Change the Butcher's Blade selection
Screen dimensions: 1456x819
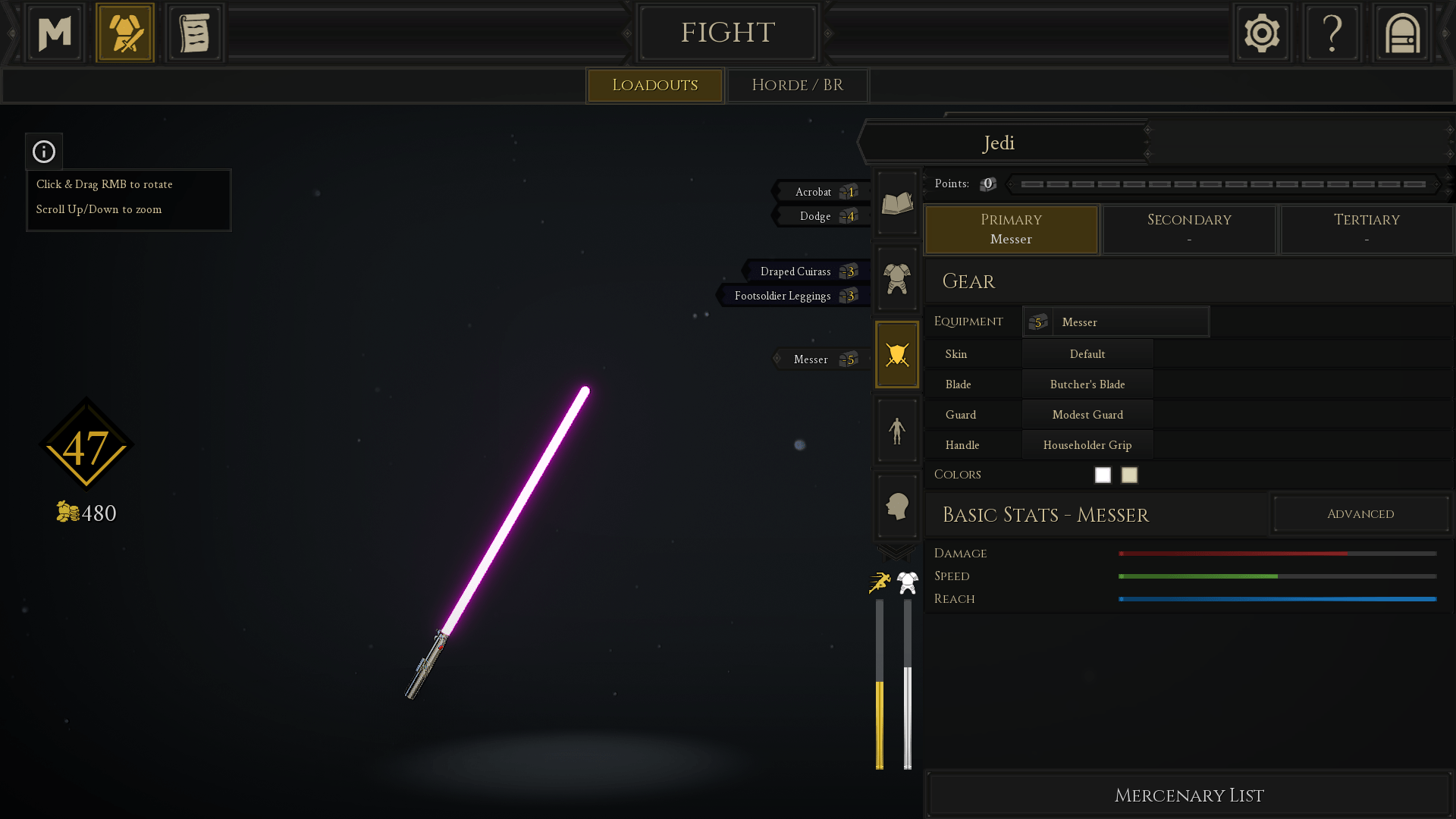tap(1087, 384)
